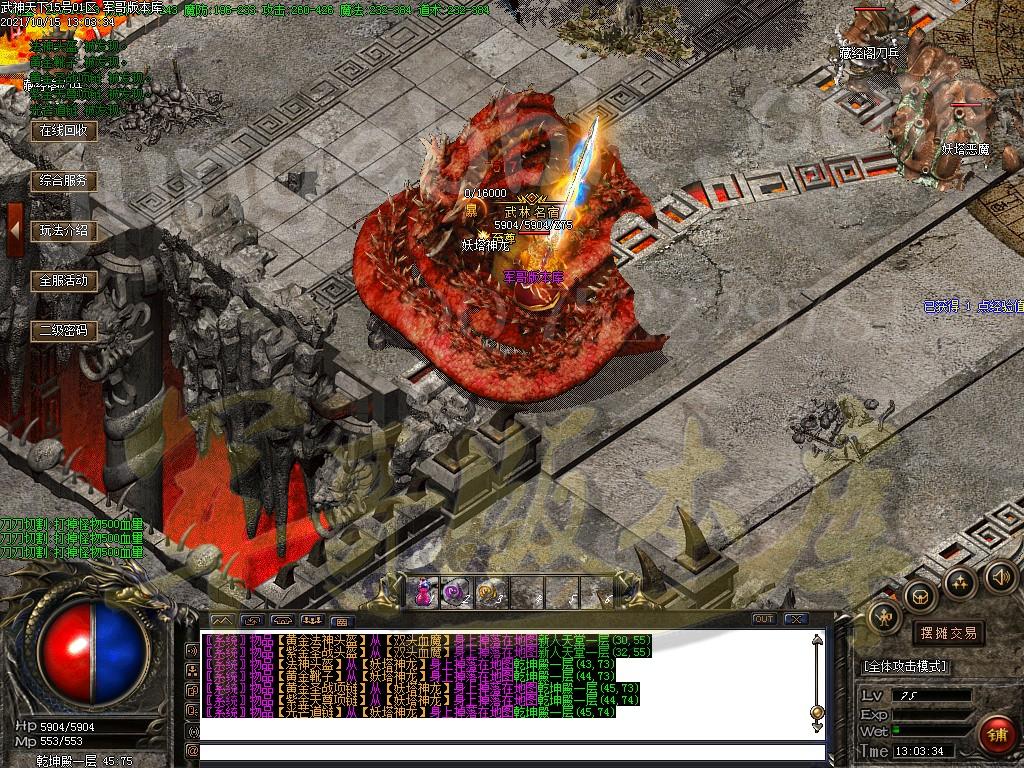Open the character panel with the figure icon
Screen dimensions: 1024x768
pyautogui.click(x=885, y=617)
